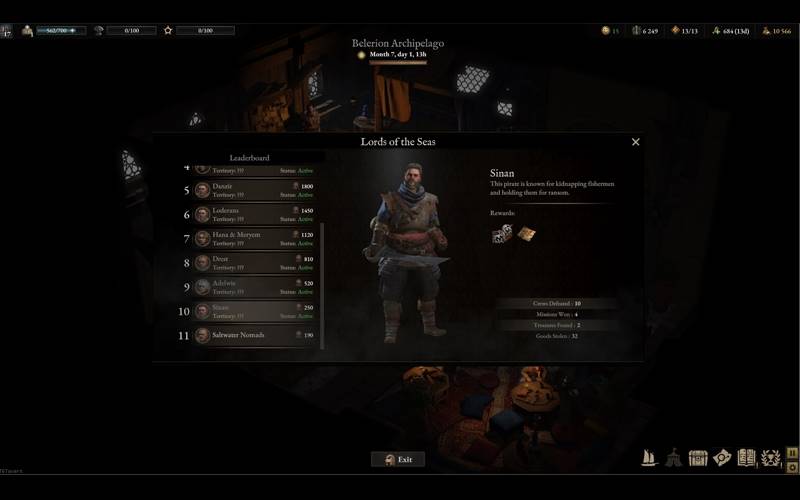Viewport: 800px width, 500px height.
Task: Select Loderans in the leaderboard
Action: coord(254,214)
